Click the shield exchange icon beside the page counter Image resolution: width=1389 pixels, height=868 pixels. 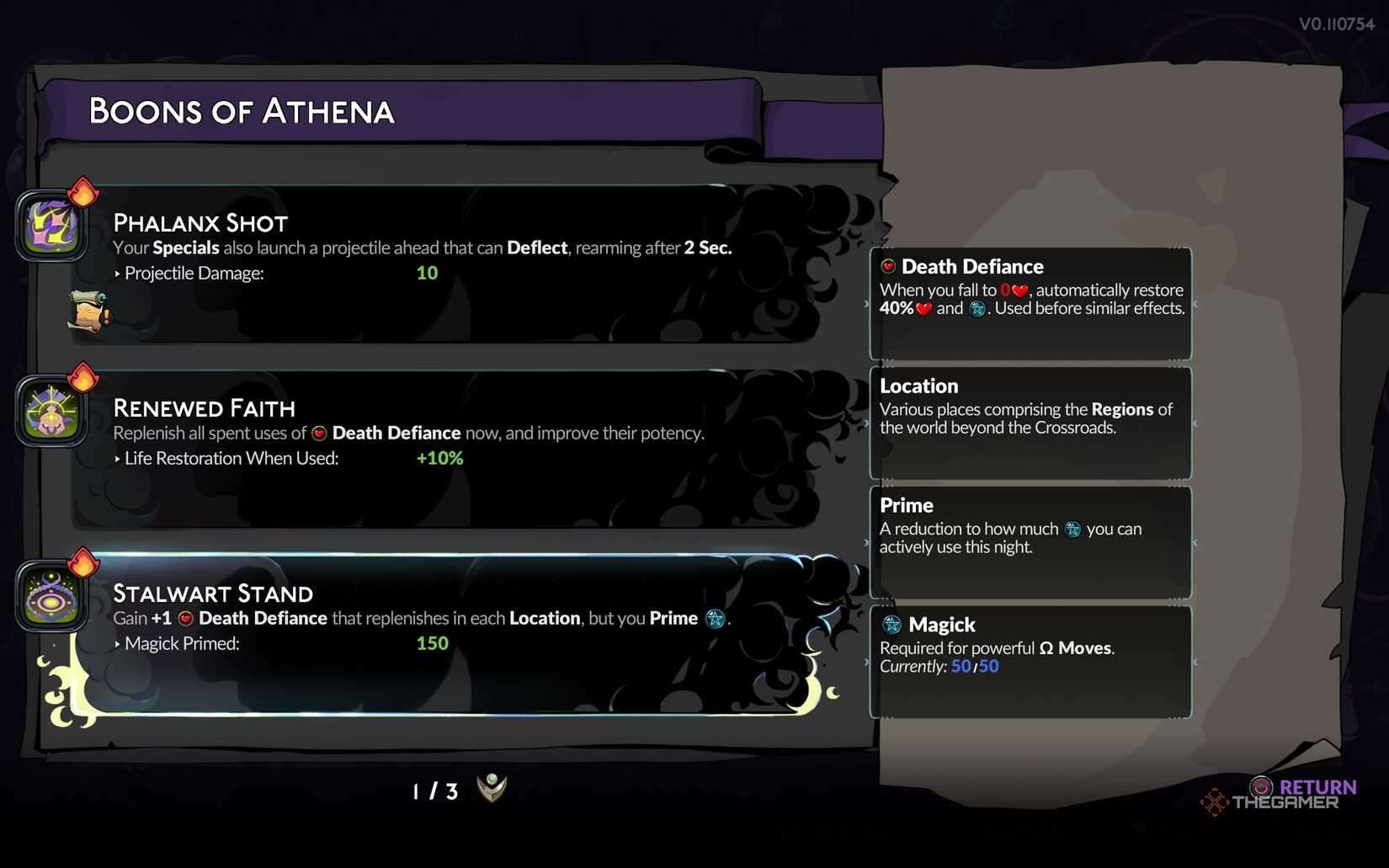coord(491,789)
